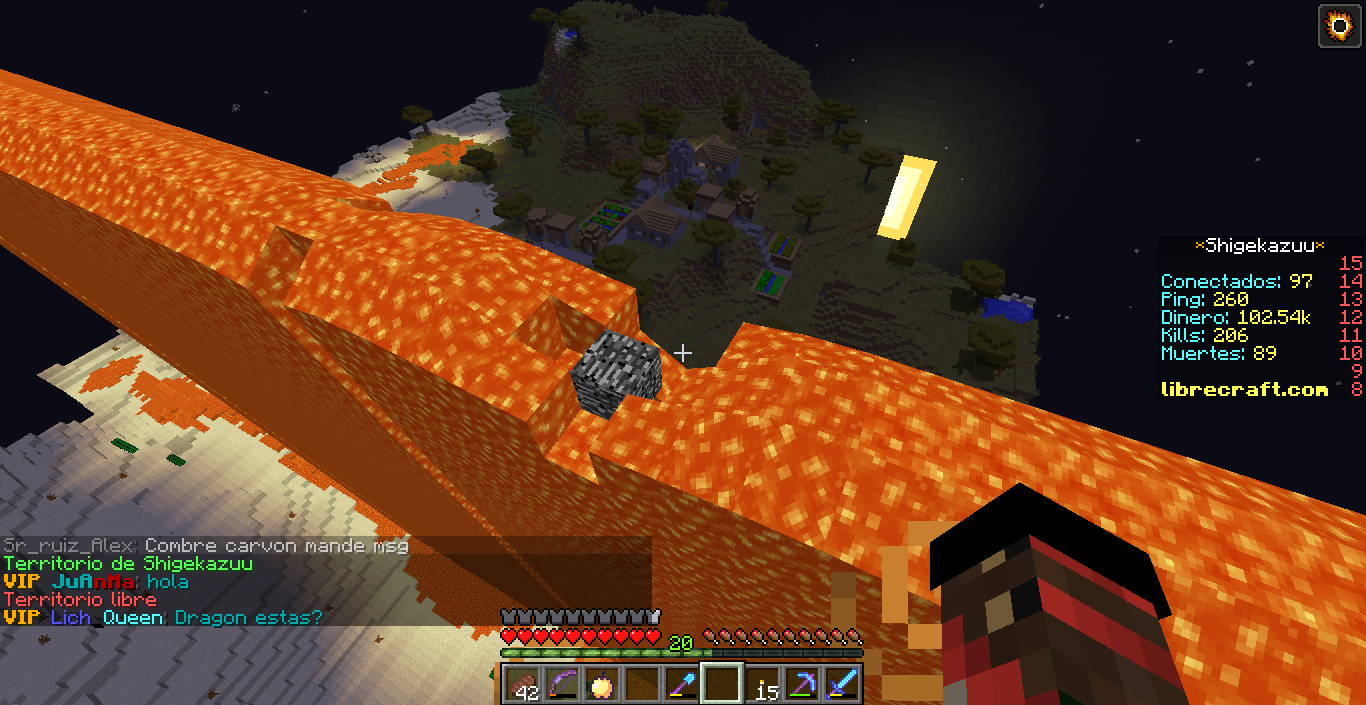The height and width of the screenshot is (705, 1366).
Task: Select the diamond sword slot
Action: point(842,685)
